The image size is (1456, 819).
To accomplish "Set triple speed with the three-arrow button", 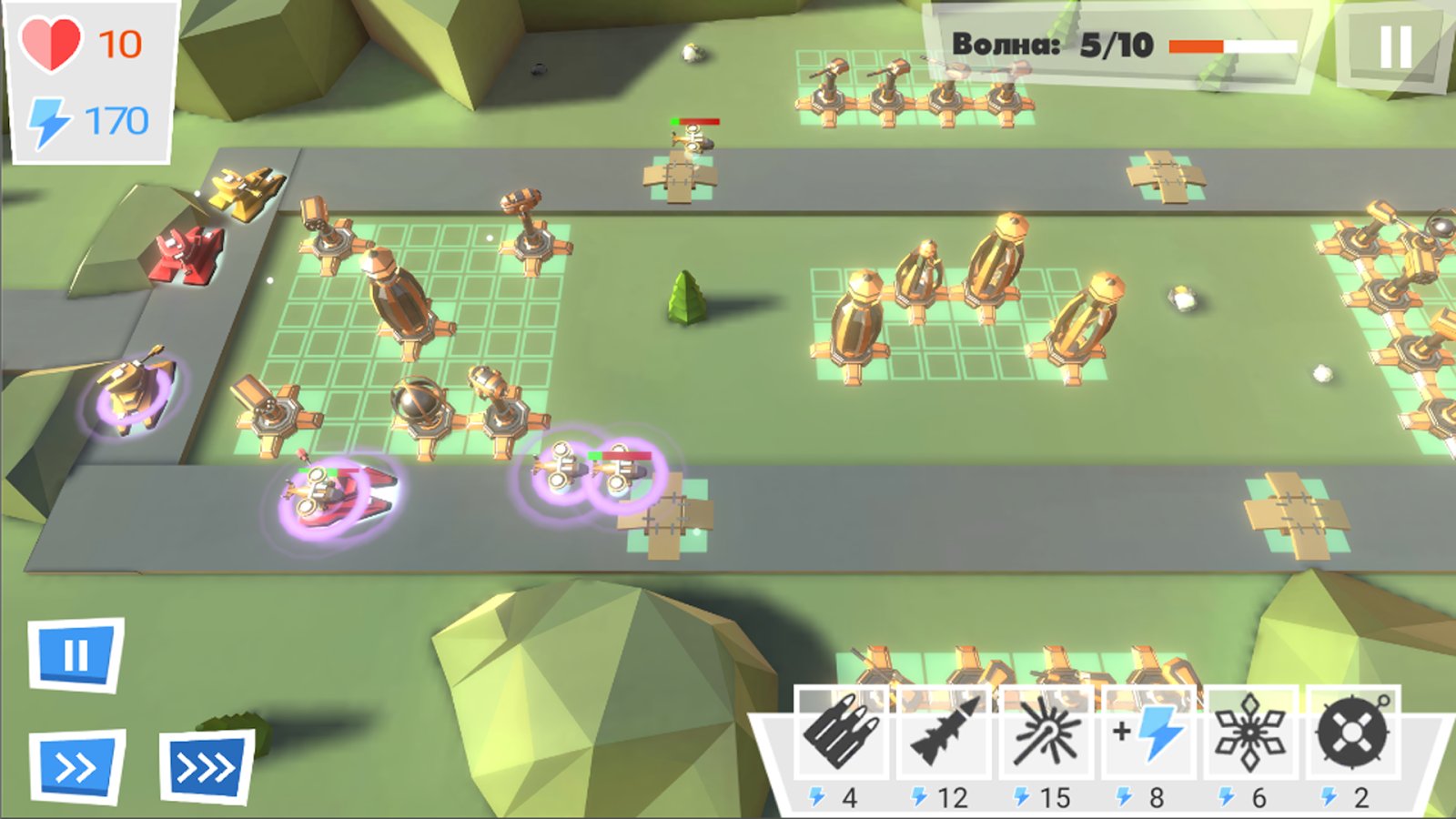I will [206, 769].
